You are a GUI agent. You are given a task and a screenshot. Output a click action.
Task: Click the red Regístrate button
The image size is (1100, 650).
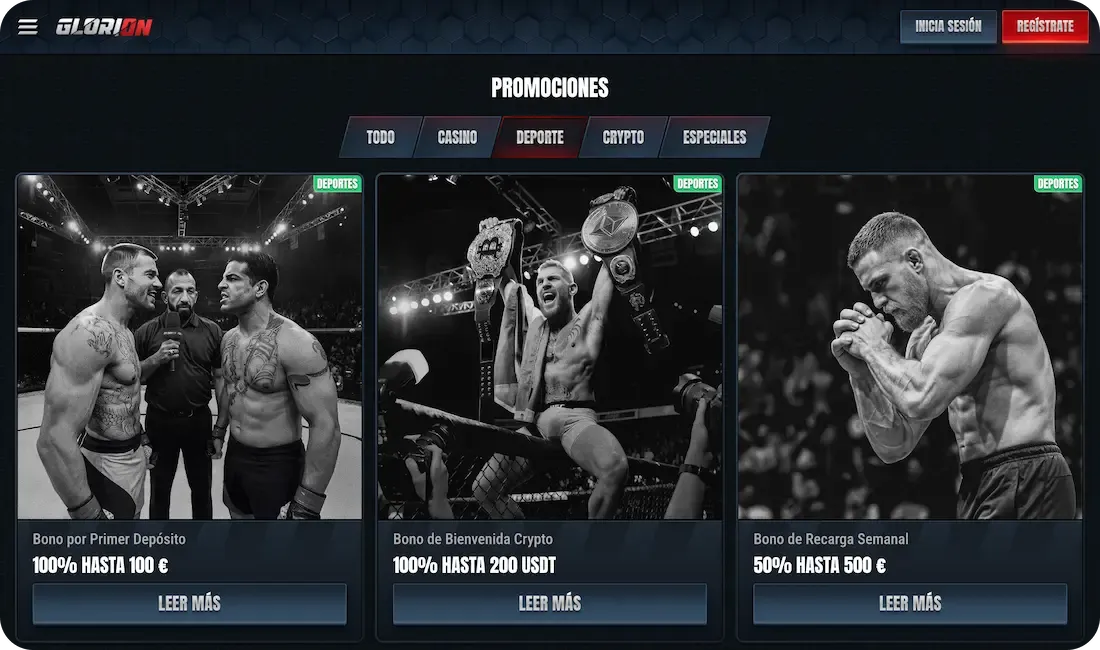tap(1044, 27)
